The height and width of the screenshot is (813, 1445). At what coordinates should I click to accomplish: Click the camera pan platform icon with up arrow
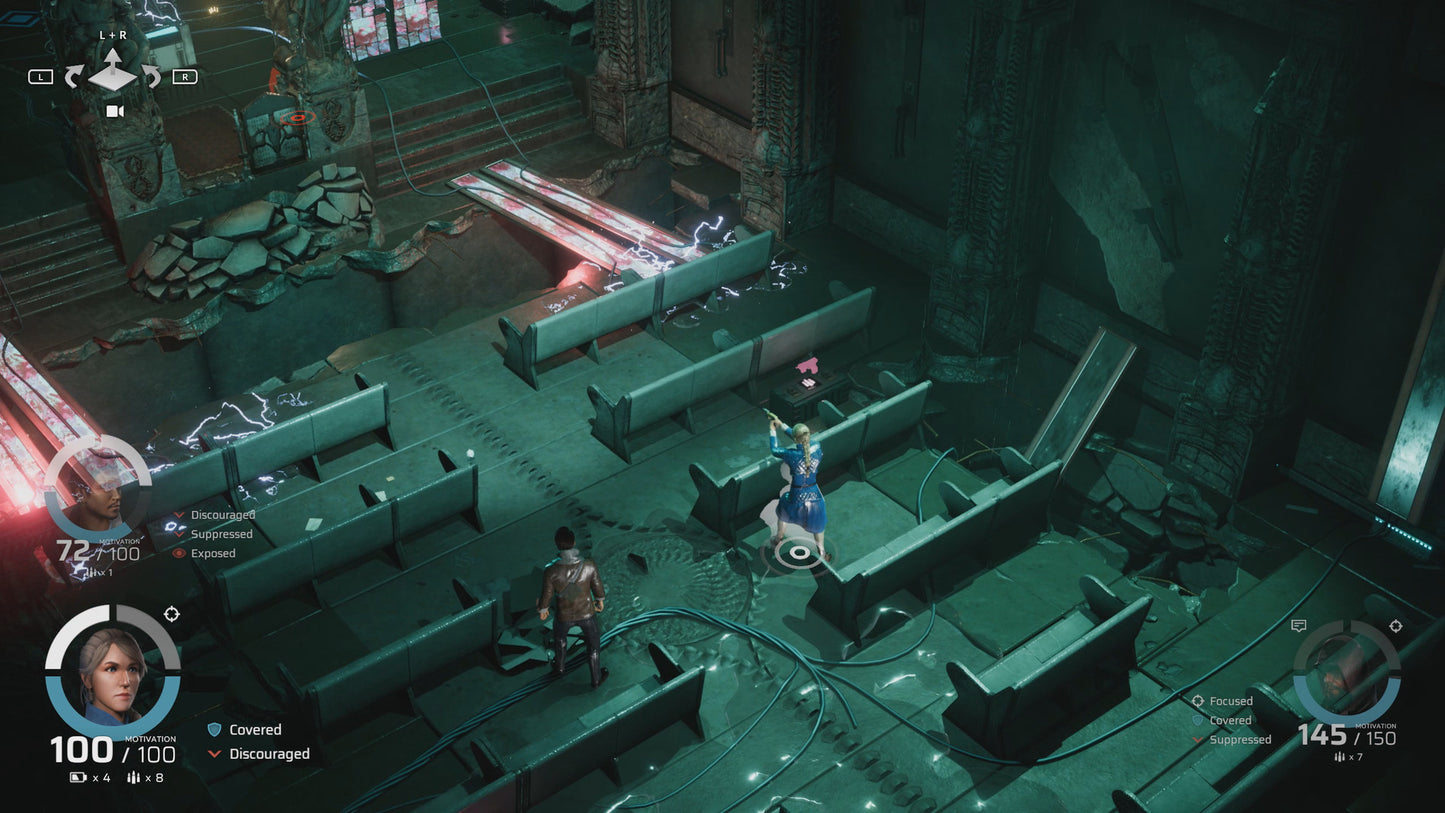pos(112,70)
